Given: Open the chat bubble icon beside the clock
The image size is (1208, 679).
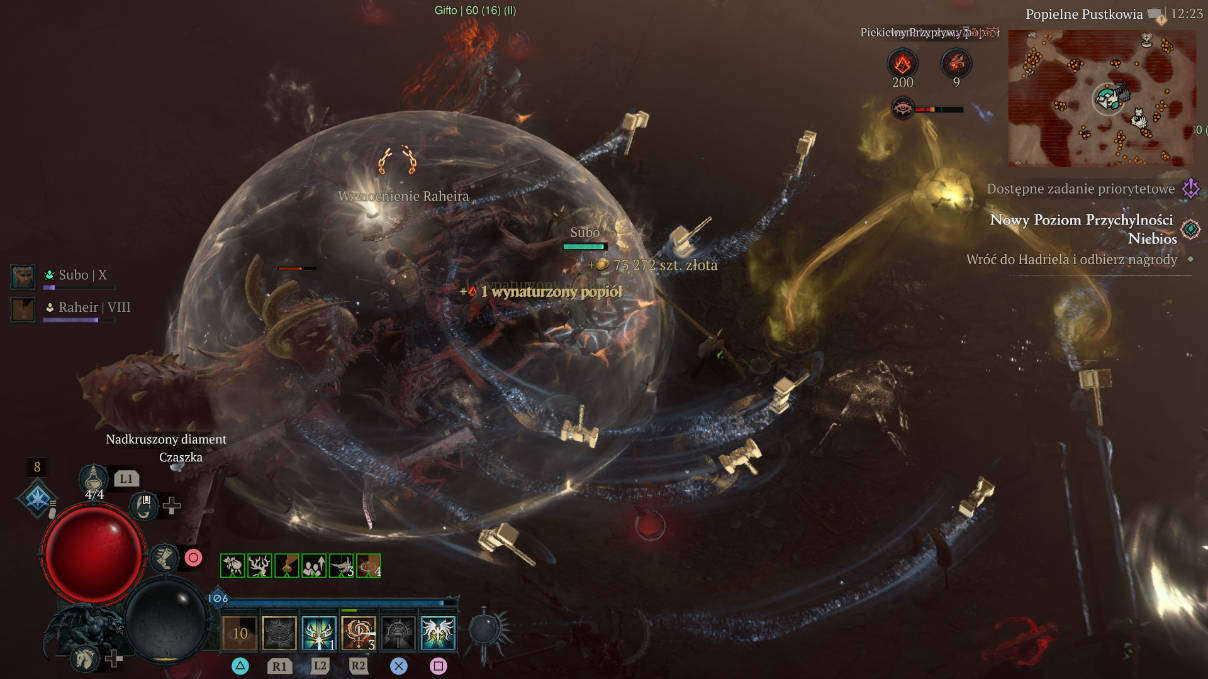Looking at the screenshot, I should pos(1157,15).
